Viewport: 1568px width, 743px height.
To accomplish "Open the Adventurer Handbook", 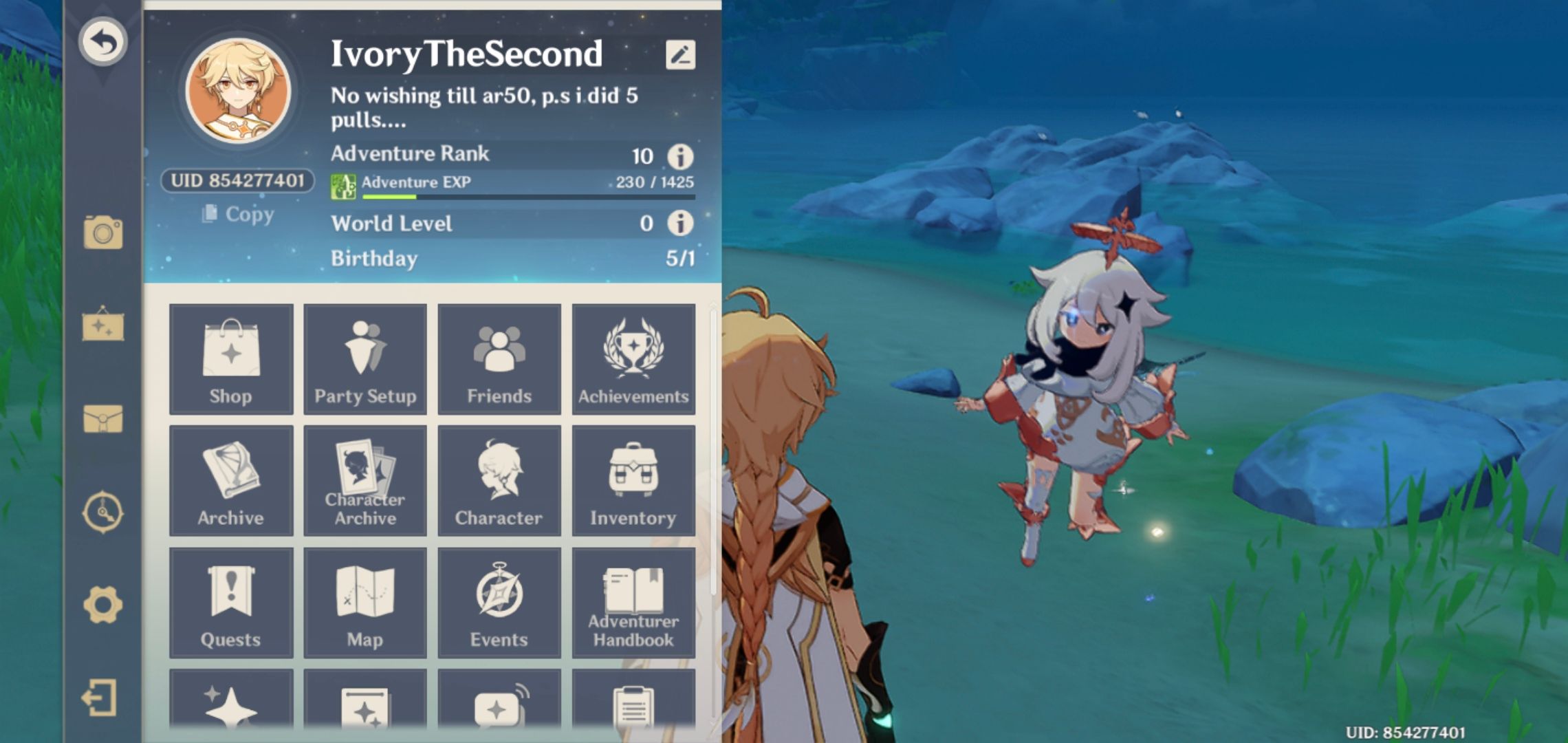I will point(633,603).
